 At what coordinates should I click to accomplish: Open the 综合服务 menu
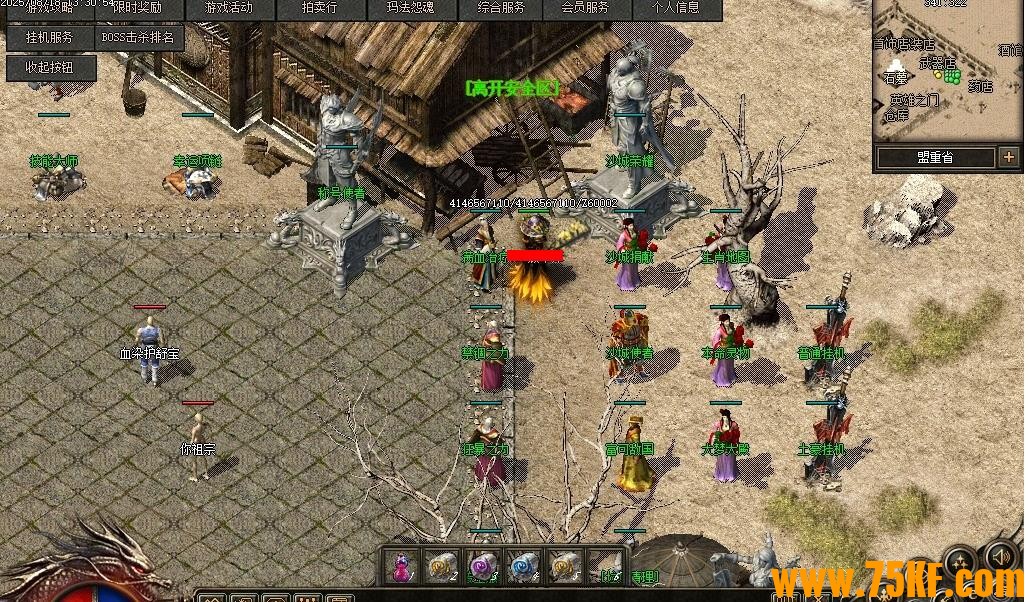(x=501, y=8)
